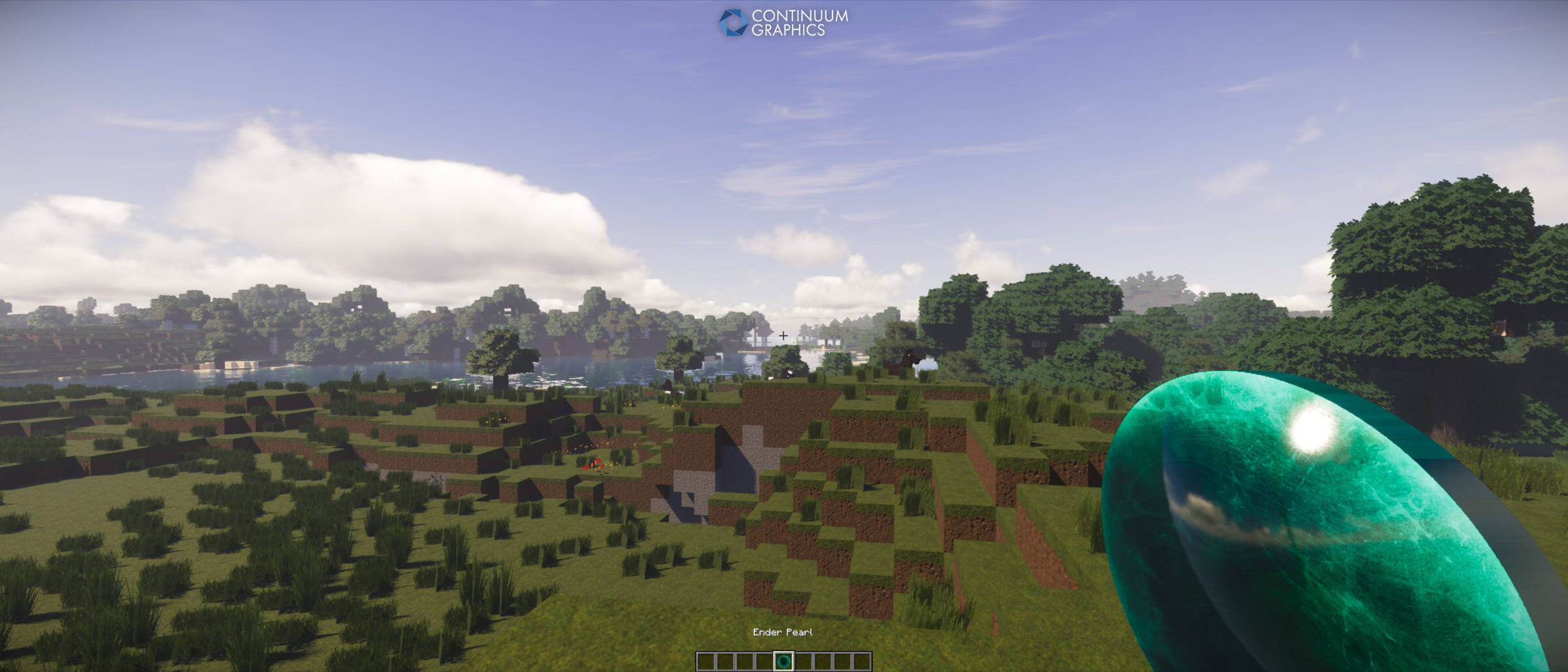
Task: Click the fourth hotbar slot
Action: point(763,660)
